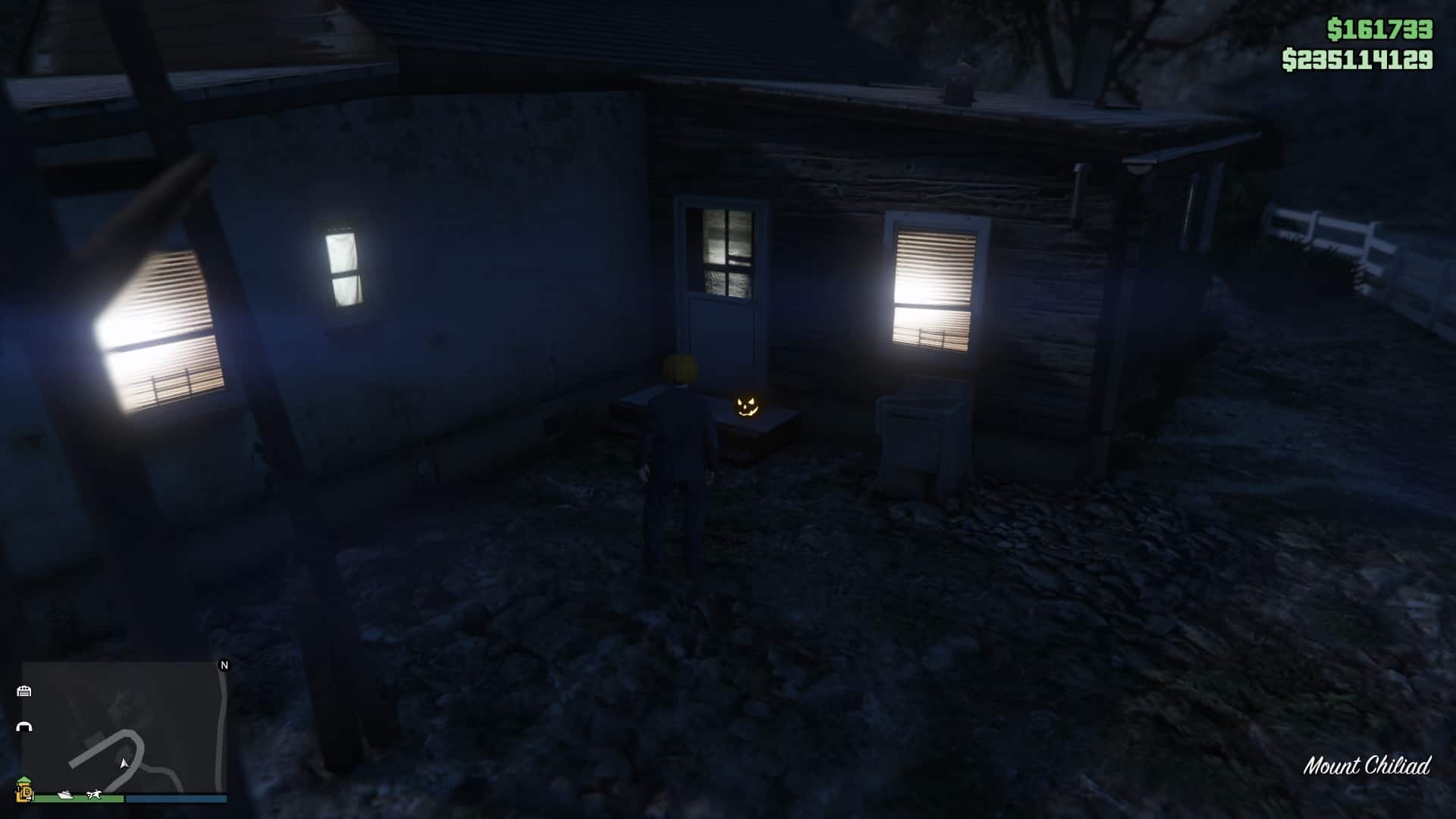
Task: Click the boat icon above the health bar
Action: pos(64,795)
